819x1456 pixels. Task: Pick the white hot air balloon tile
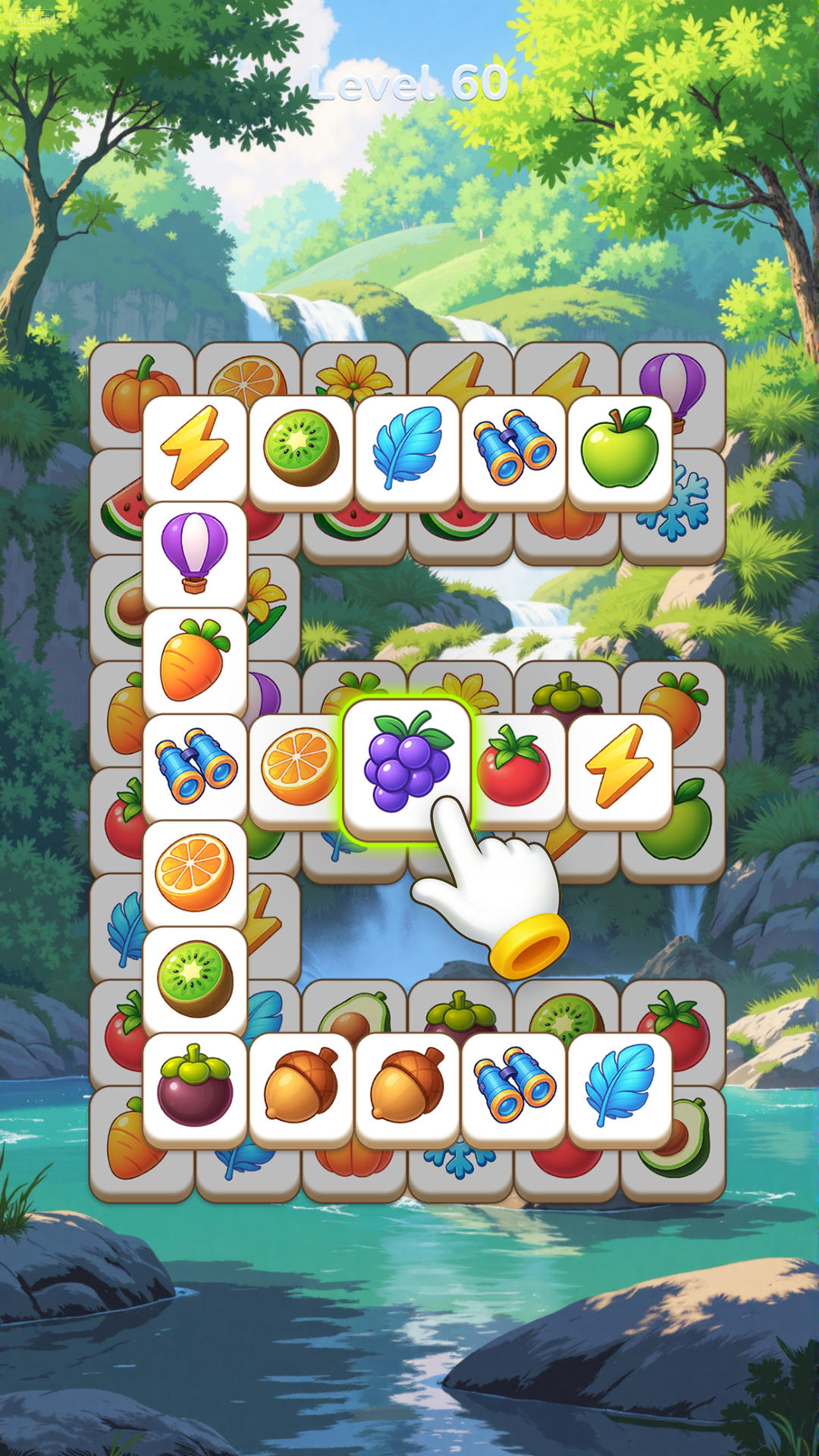pos(194,552)
